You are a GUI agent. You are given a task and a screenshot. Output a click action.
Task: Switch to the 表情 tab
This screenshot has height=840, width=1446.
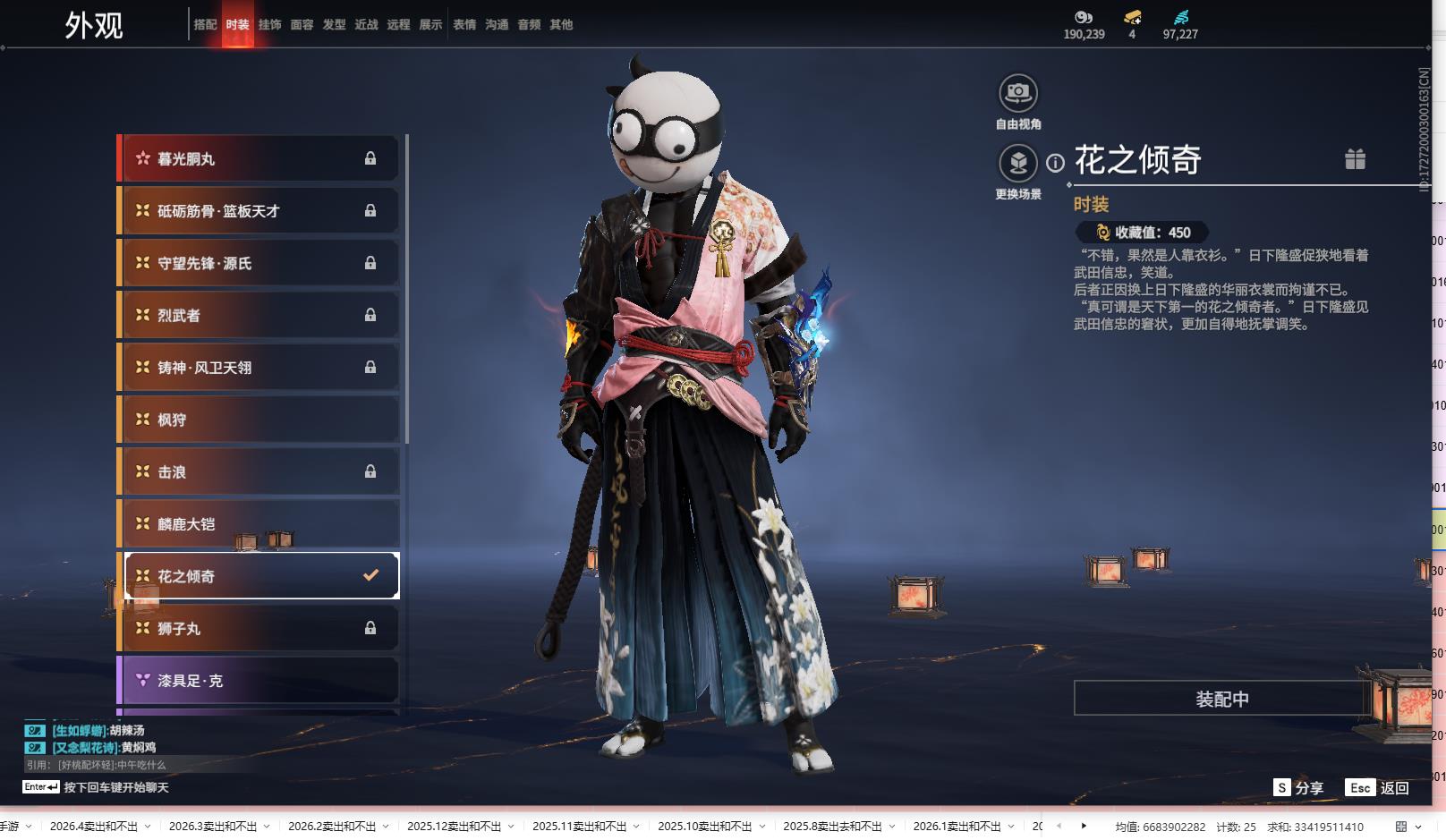point(464,25)
